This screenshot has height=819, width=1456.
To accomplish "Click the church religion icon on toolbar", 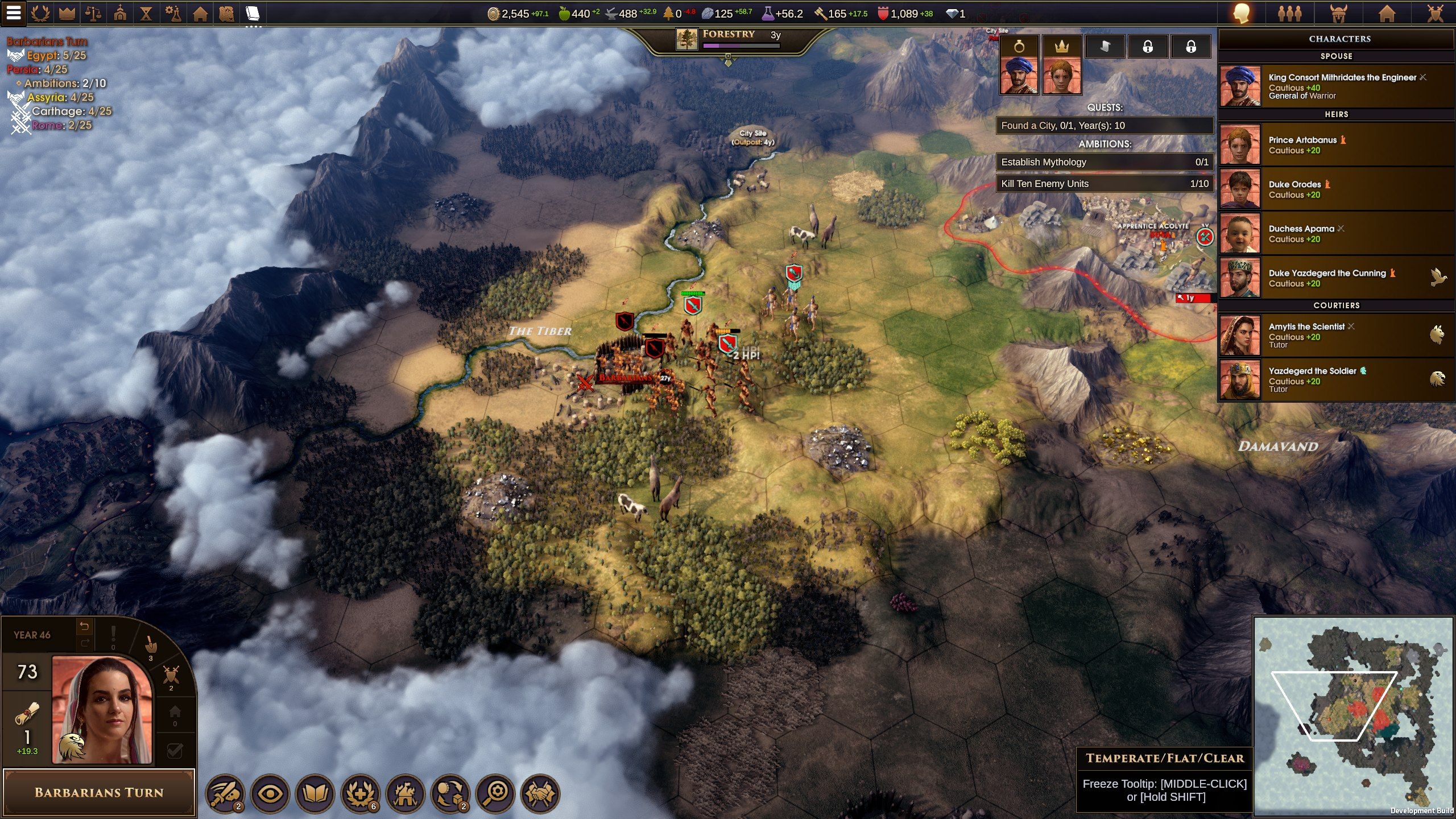I will pyautogui.click(x=121, y=13).
